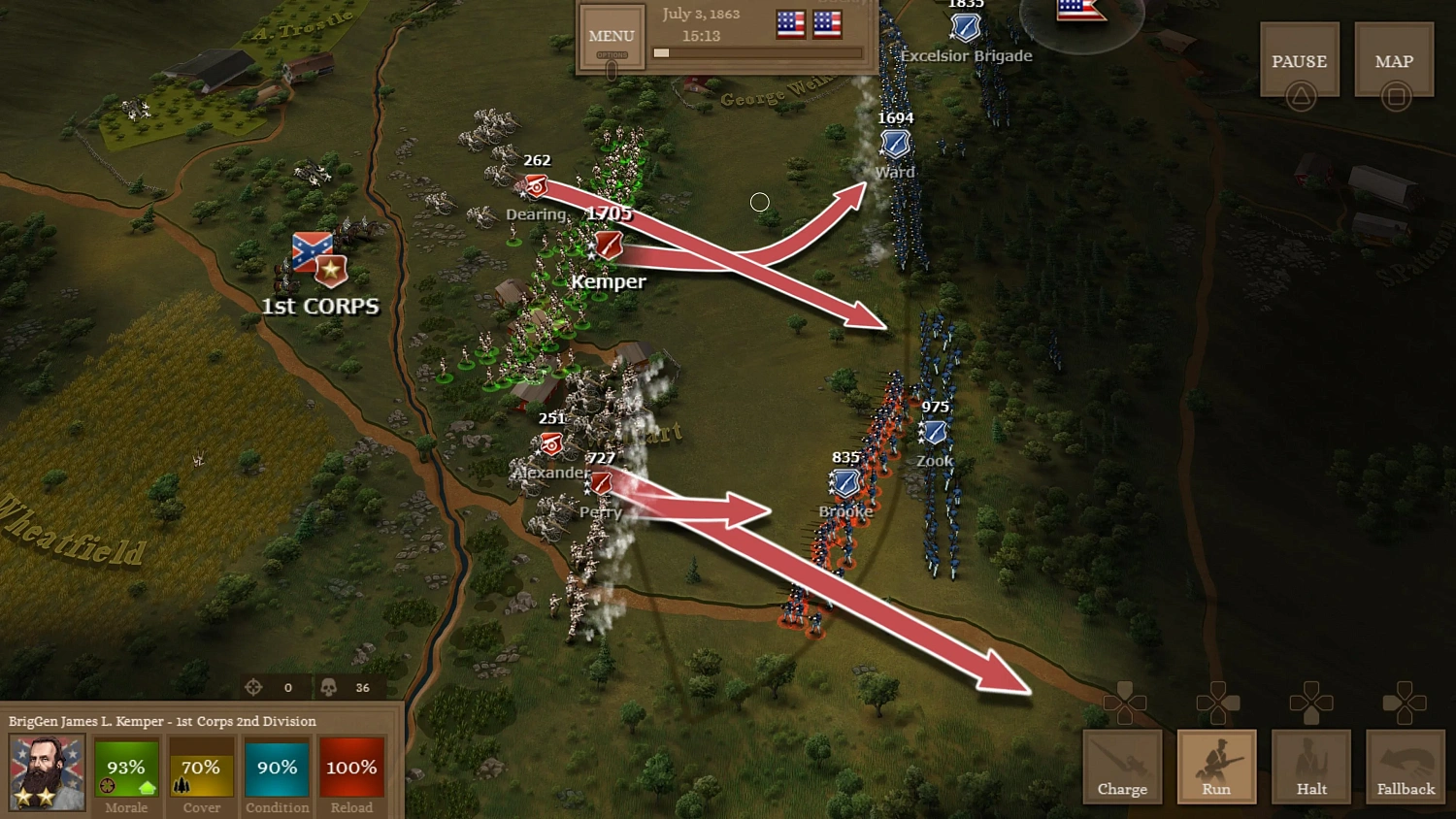Click Dearing's artillery battery icon
Screen dimensions: 1456x819
click(x=537, y=184)
